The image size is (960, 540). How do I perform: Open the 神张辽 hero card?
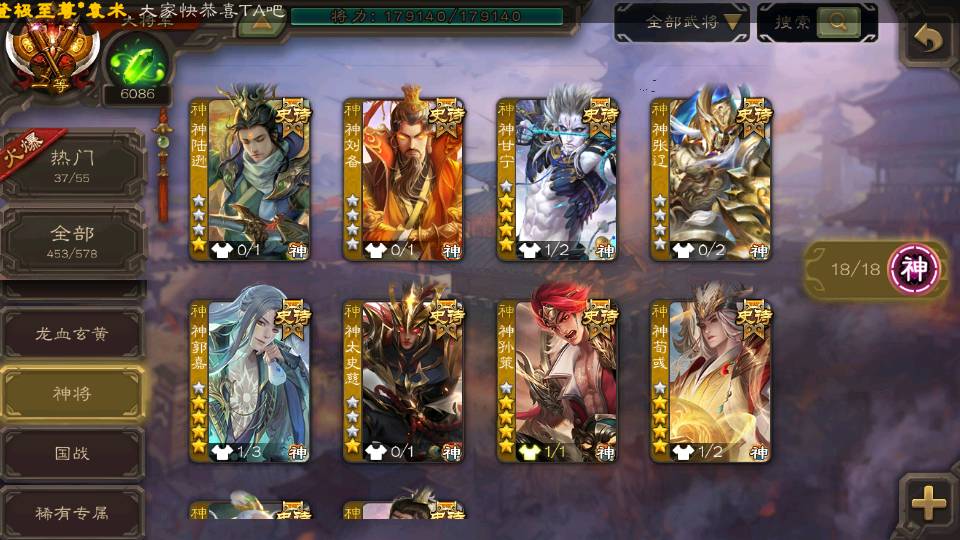click(x=711, y=180)
